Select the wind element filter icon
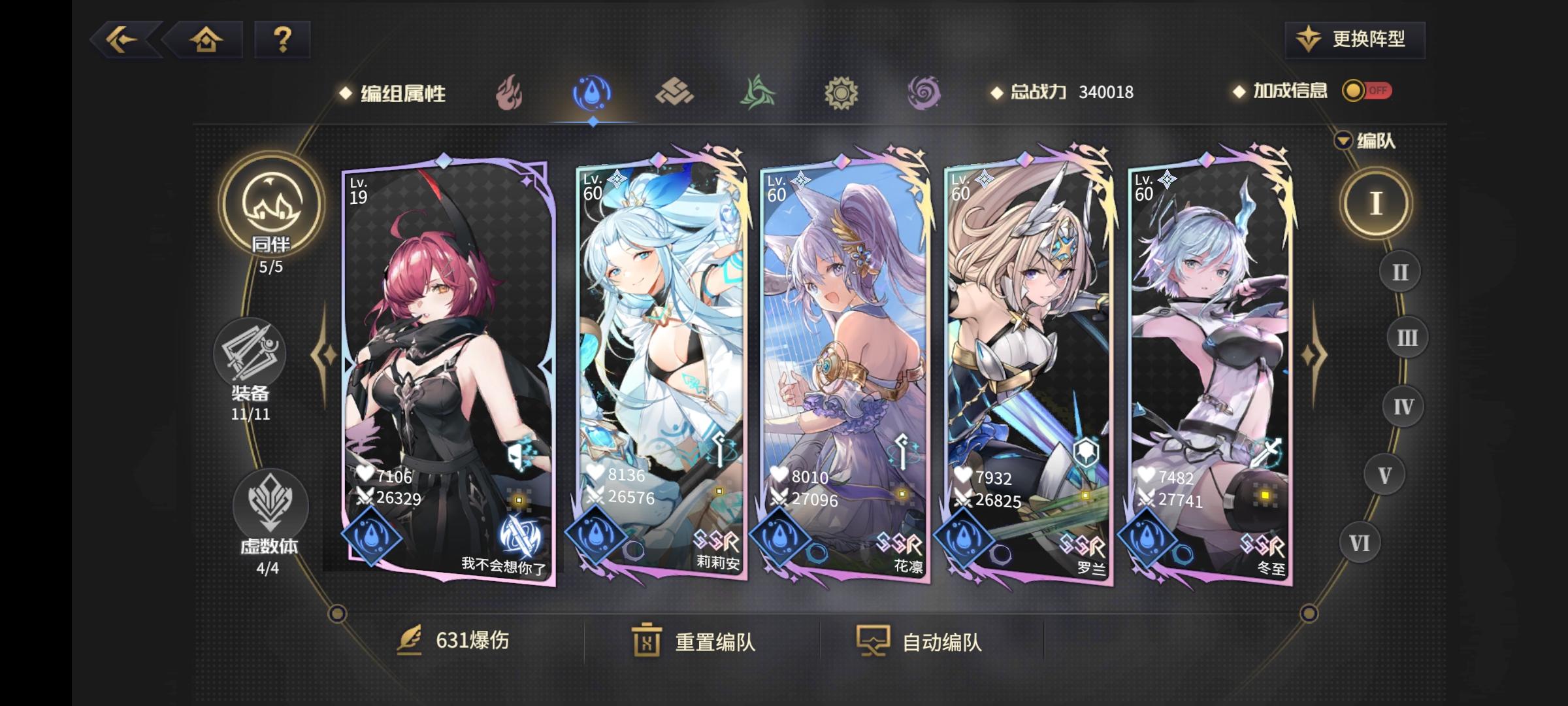Viewport: 1568px width, 706px height. tap(758, 93)
